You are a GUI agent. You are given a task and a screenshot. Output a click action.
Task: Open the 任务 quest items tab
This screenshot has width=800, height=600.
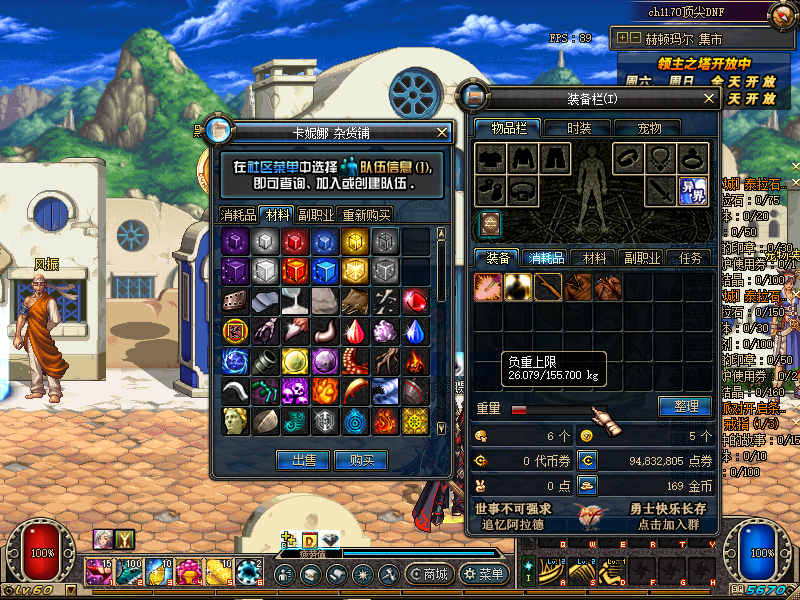(690, 258)
